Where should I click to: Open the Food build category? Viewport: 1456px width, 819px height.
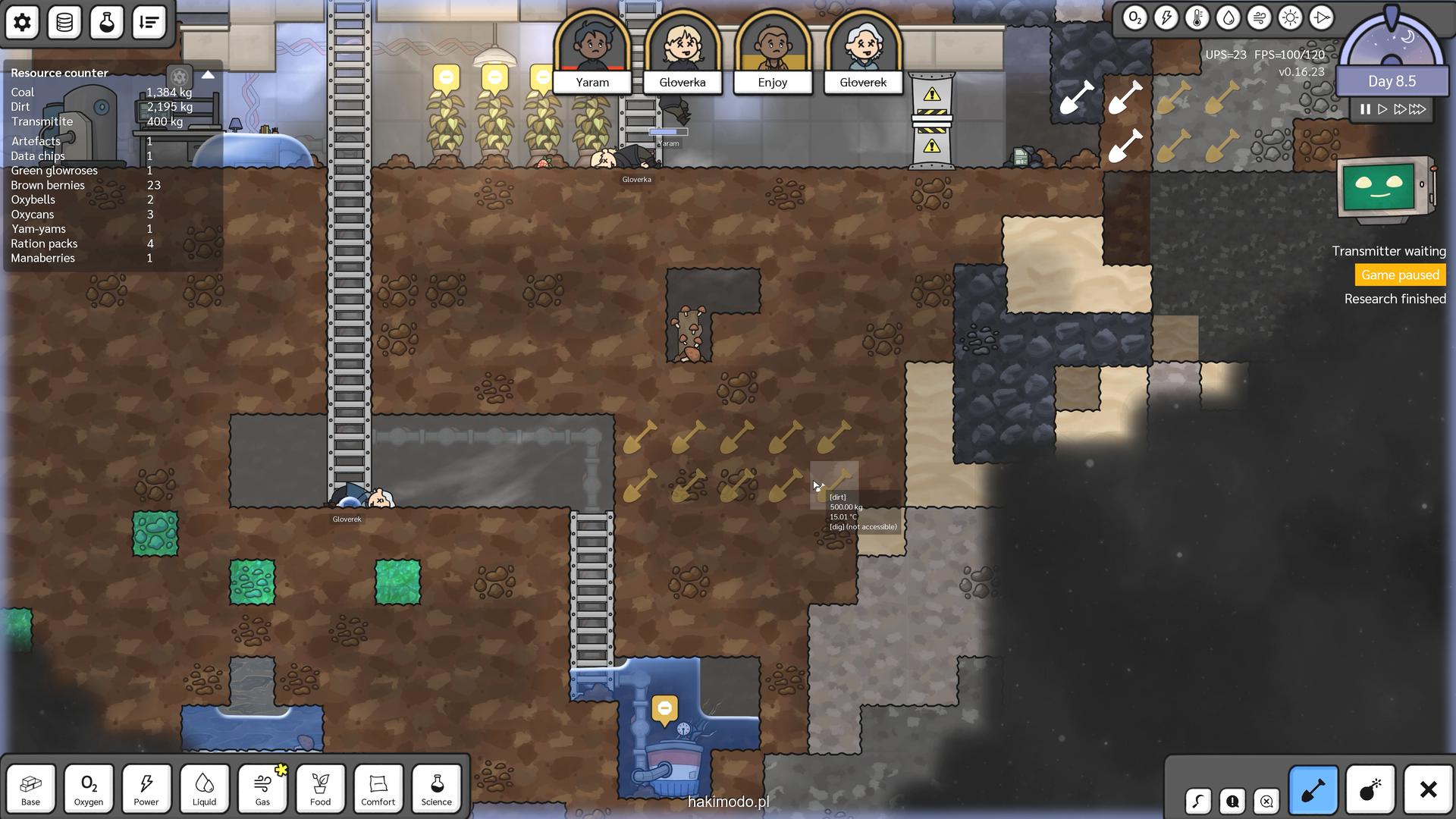click(x=320, y=789)
